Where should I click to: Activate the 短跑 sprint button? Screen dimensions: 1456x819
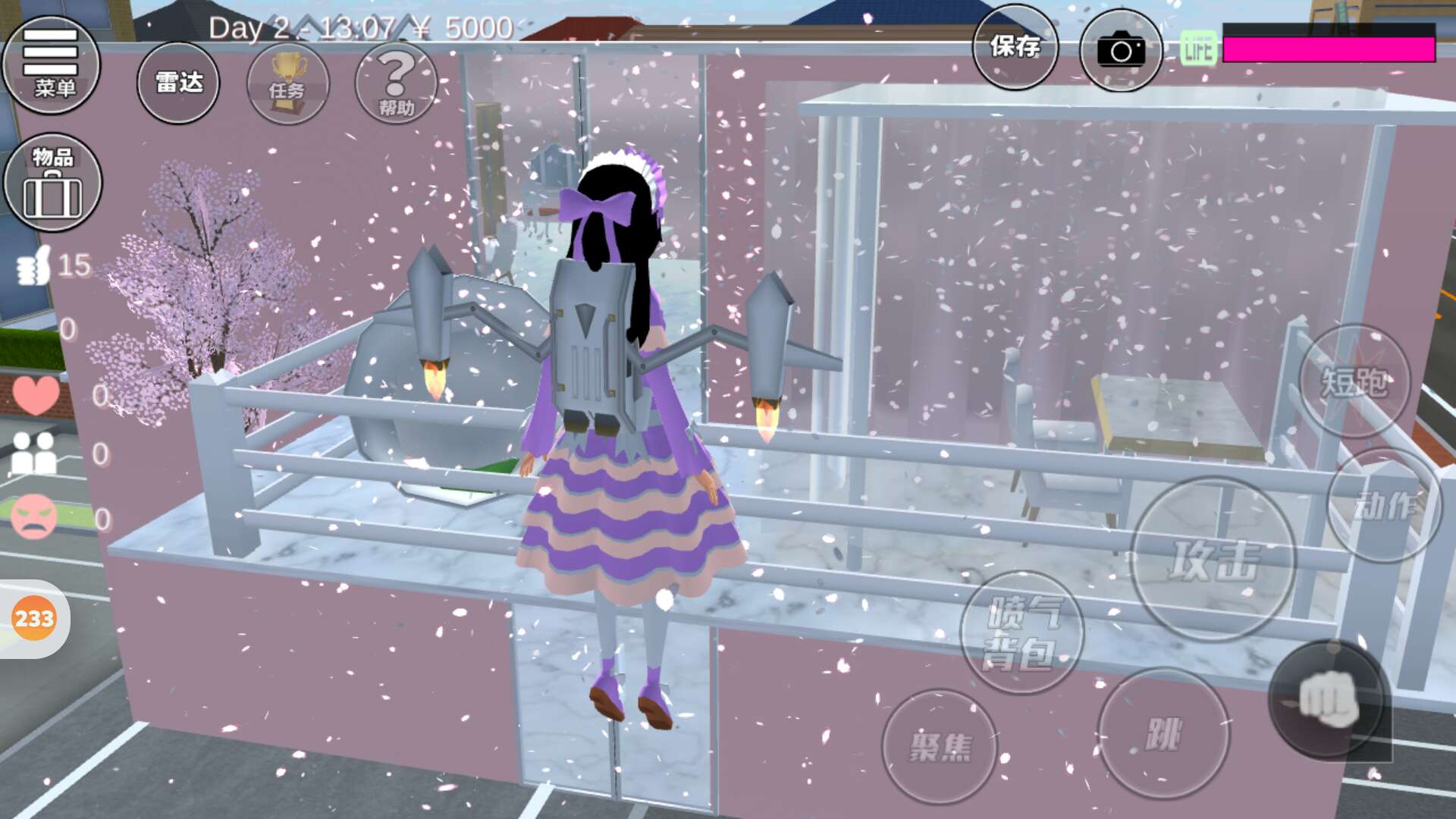tap(1354, 381)
